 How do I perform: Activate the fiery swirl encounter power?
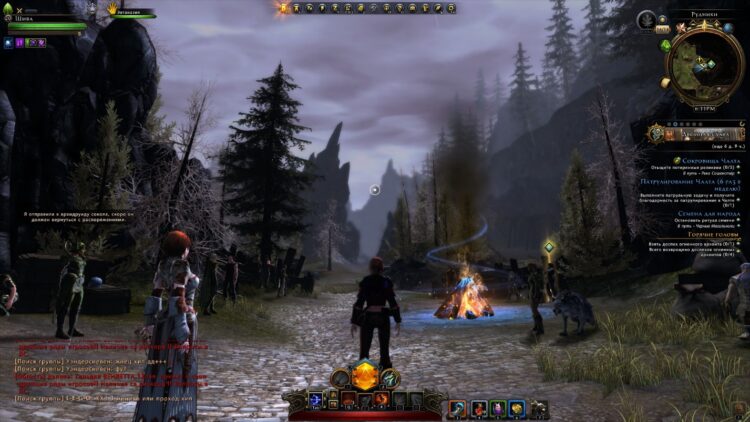coord(381,400)
